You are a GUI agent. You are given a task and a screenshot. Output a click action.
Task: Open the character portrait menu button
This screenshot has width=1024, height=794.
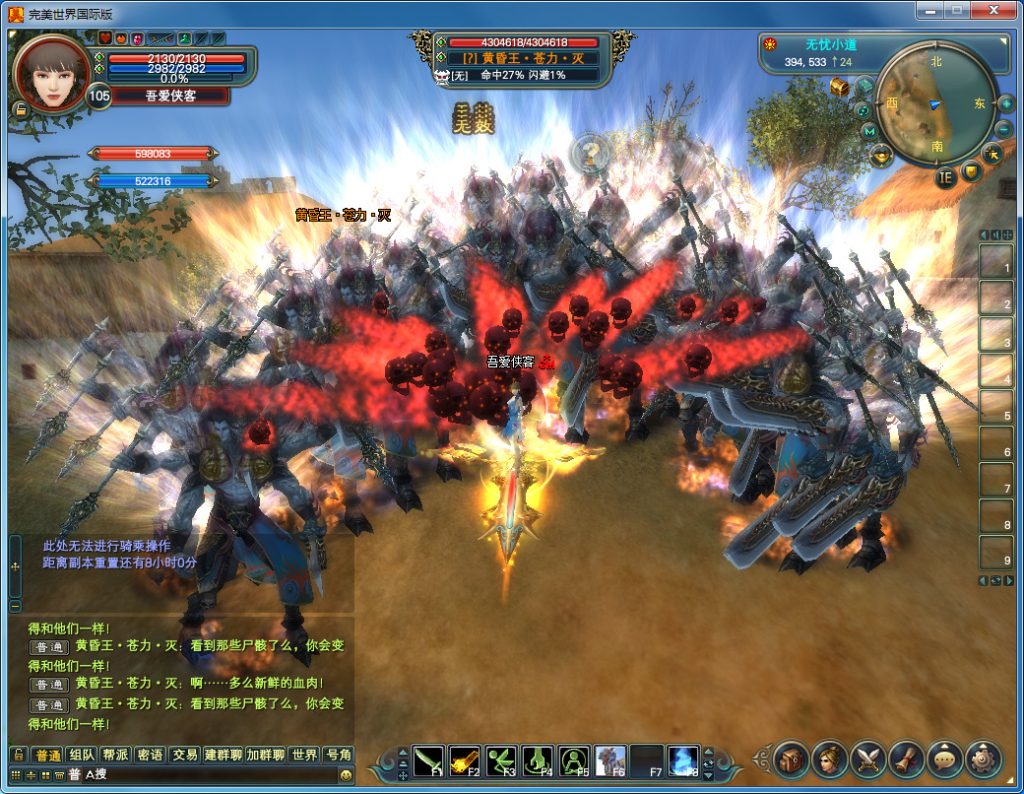point(830,760)
